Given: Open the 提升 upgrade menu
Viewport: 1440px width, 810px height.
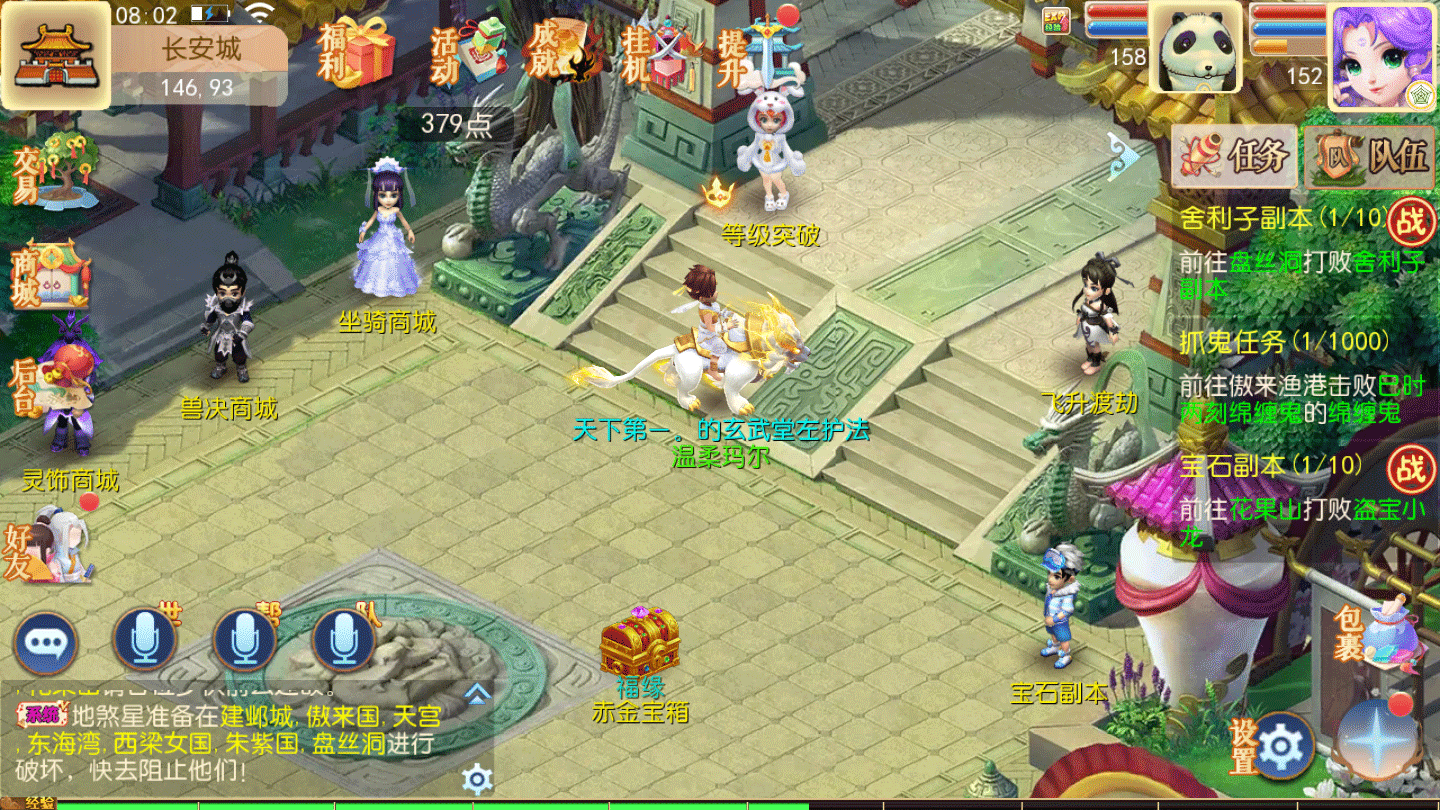Looking at the screenshot, I should (x=758, y=50).
